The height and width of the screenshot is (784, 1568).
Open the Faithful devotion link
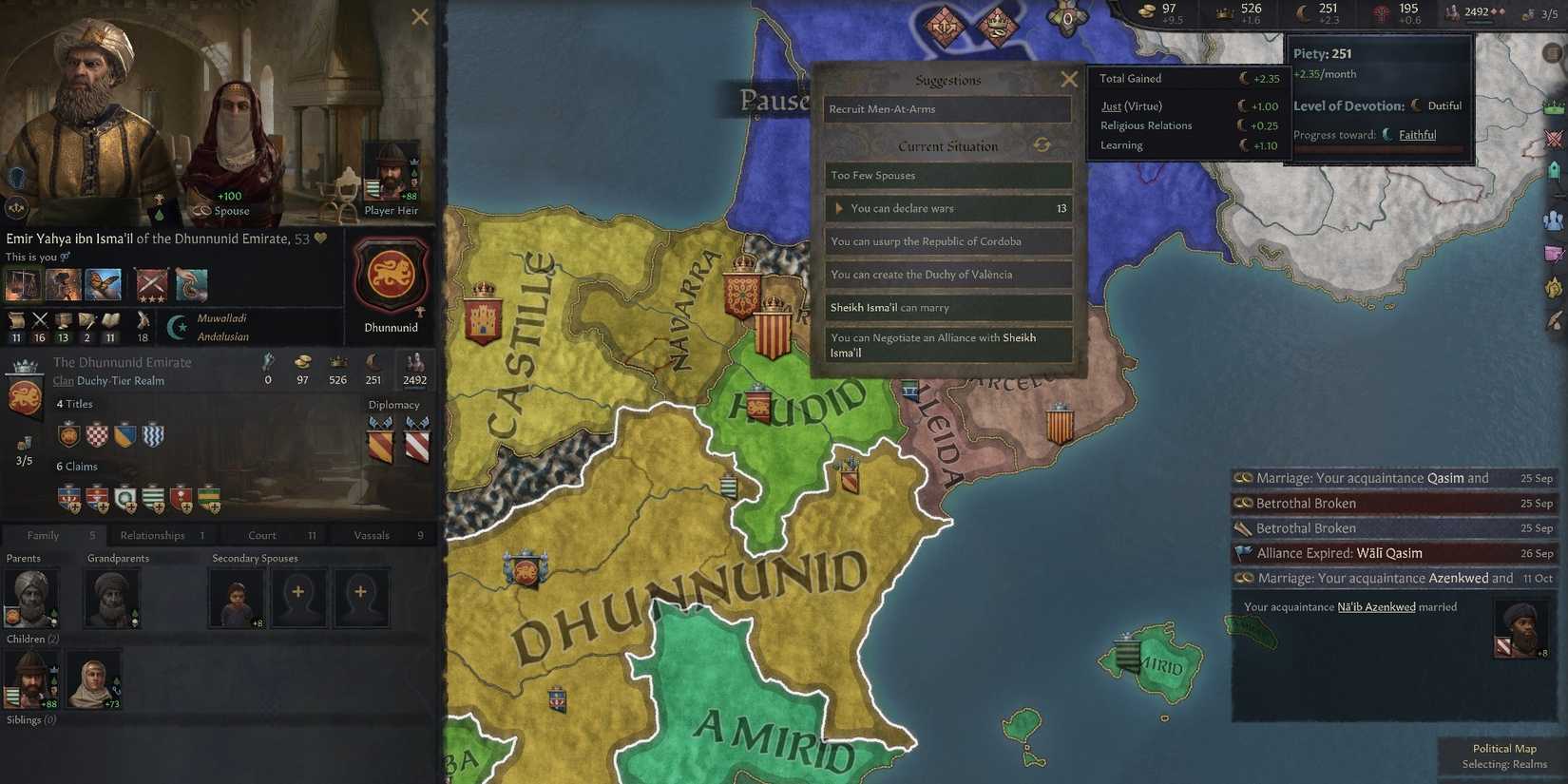pos(1417,135)
